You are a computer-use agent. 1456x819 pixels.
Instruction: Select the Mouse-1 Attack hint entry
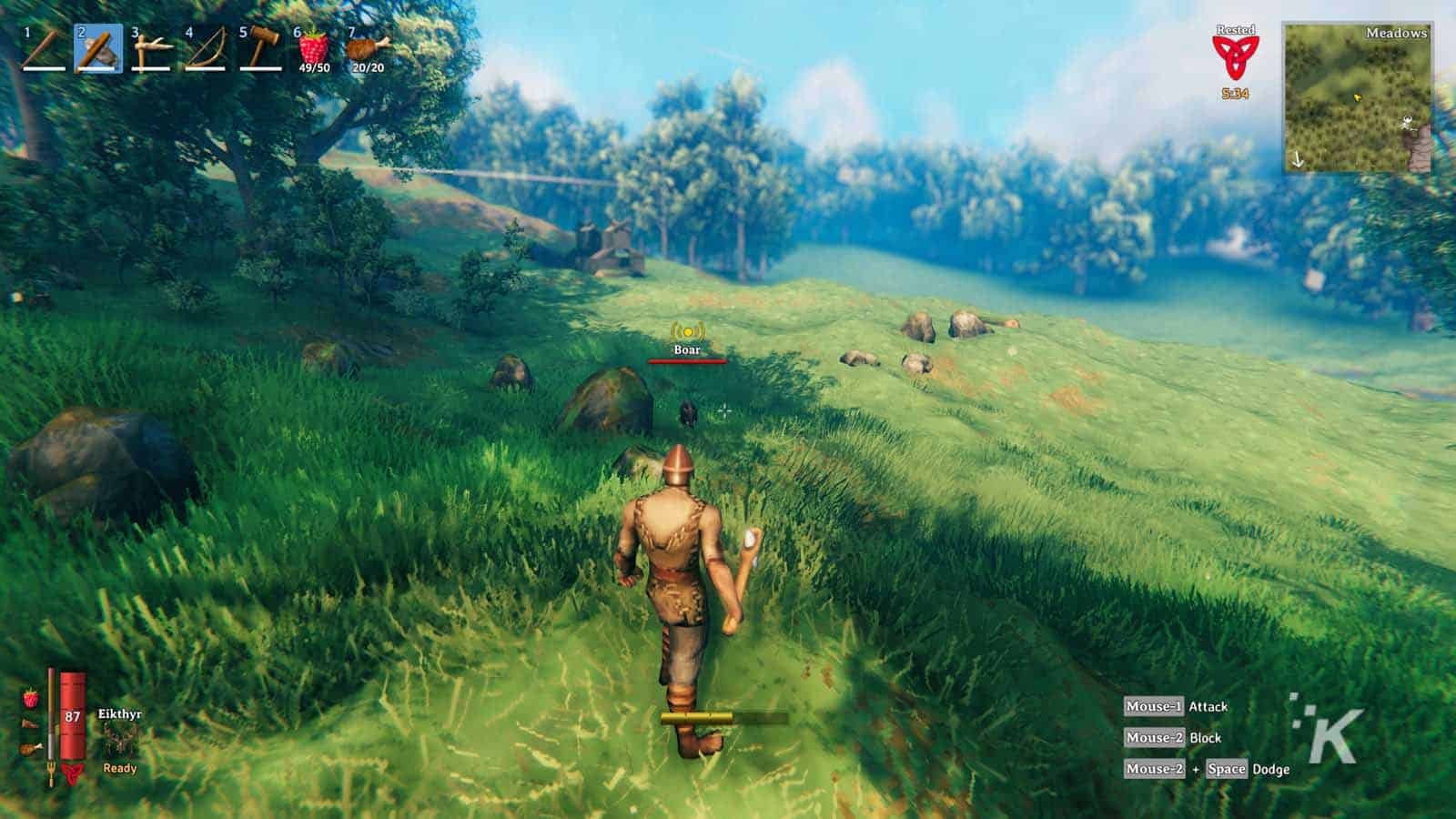pos(1183,705)
